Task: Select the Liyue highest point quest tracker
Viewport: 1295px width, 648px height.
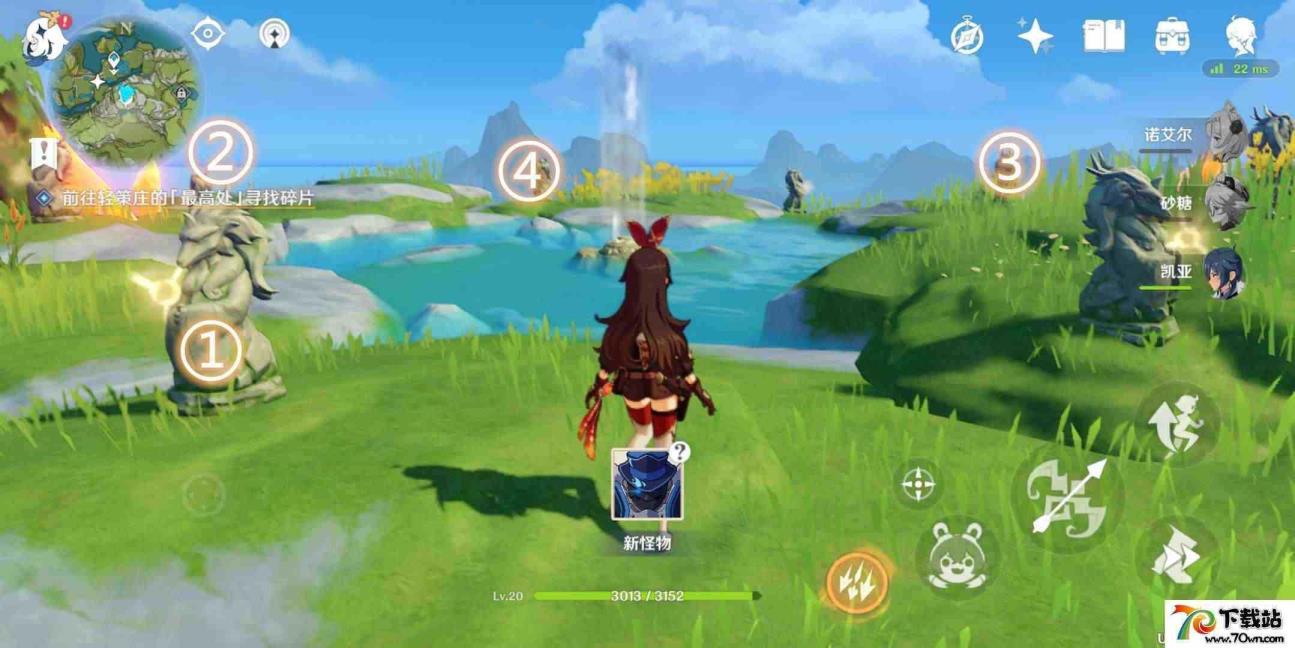Action: pyautogui.click(x=186, y=198)
